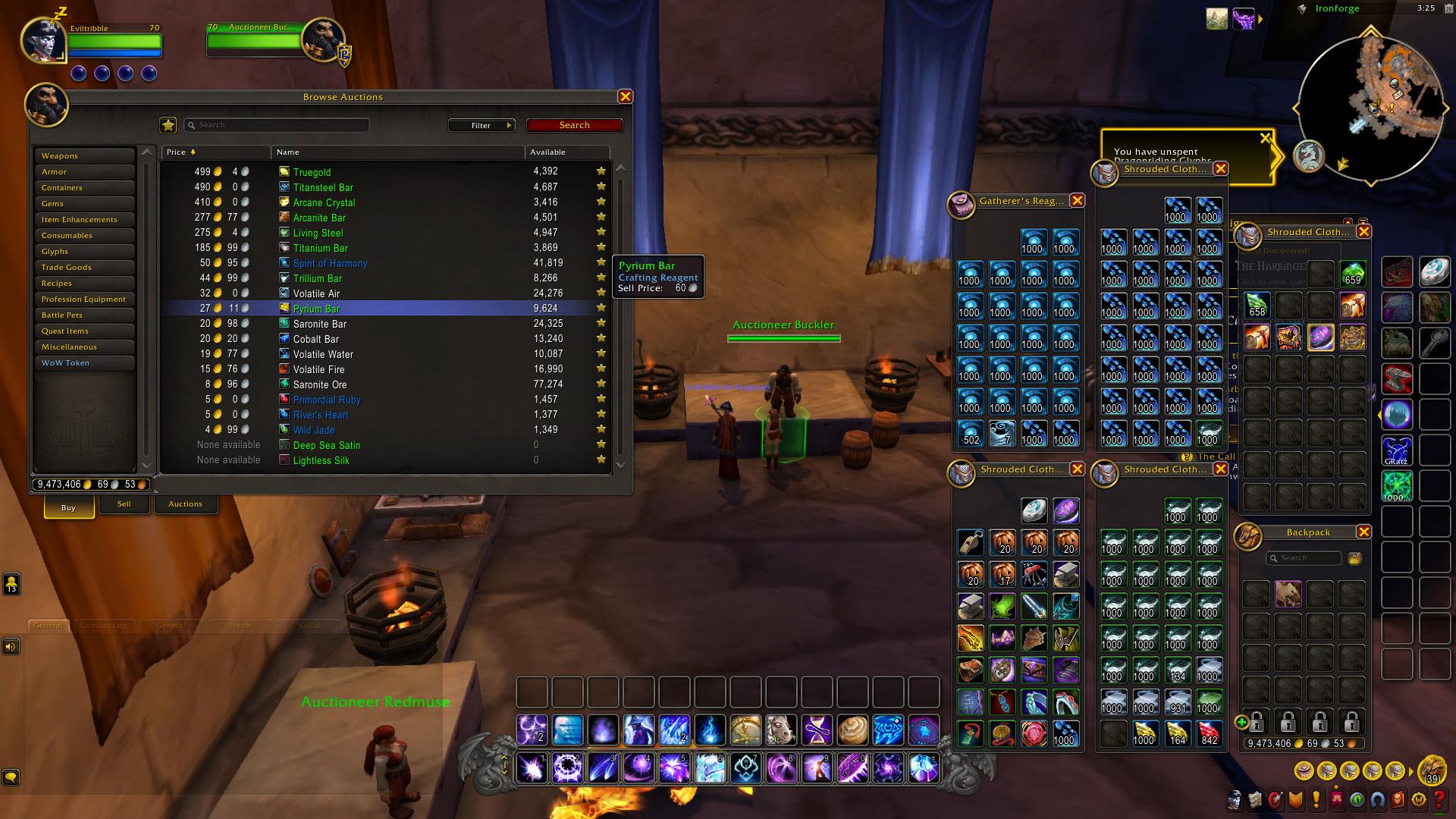Close the Browse Auctions window
Viewport: 1456px width, 819px height.
(625, 96)
